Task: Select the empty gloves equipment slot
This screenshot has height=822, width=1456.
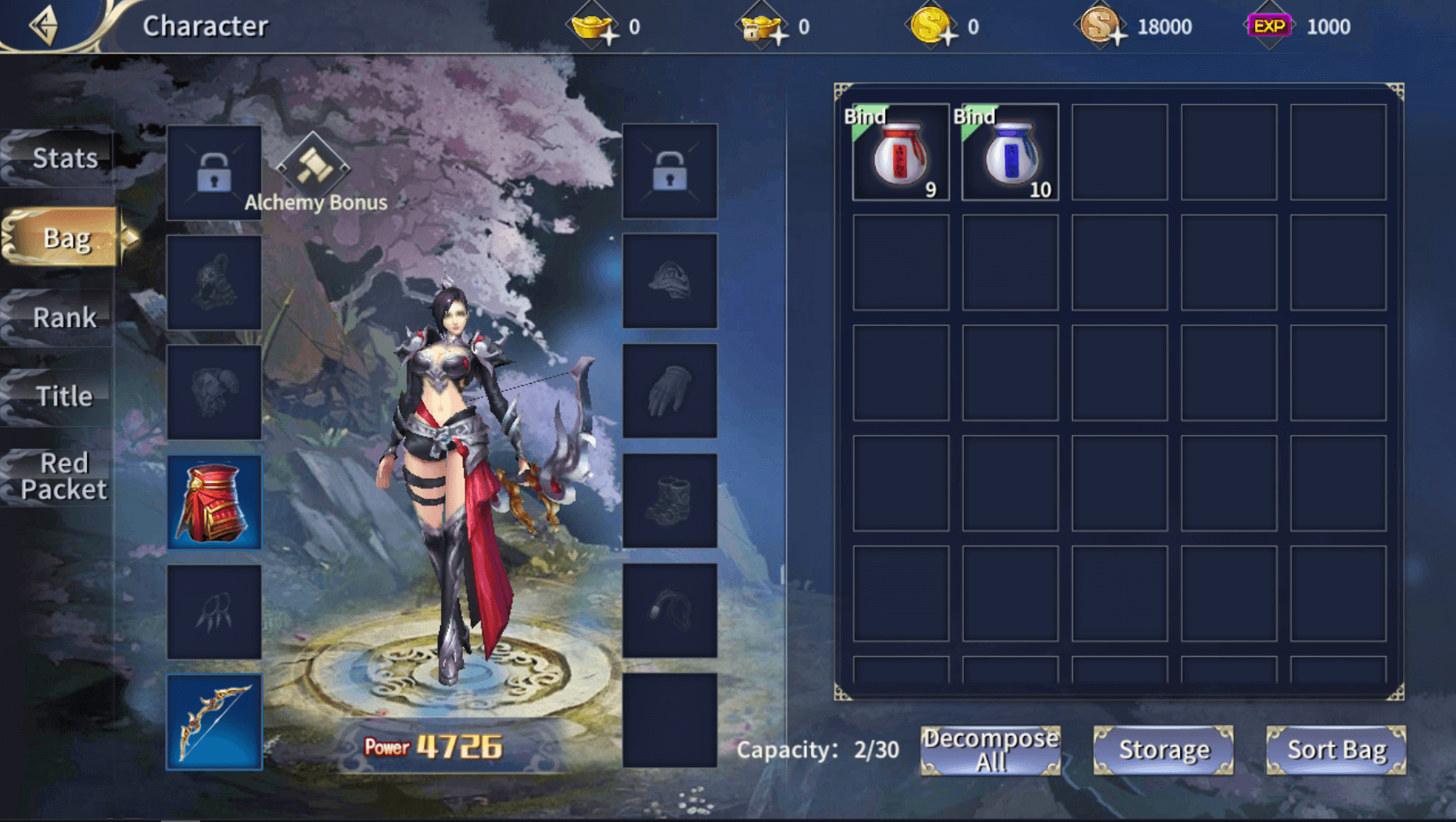Action: pyautogui.click(x=669, y=391)
